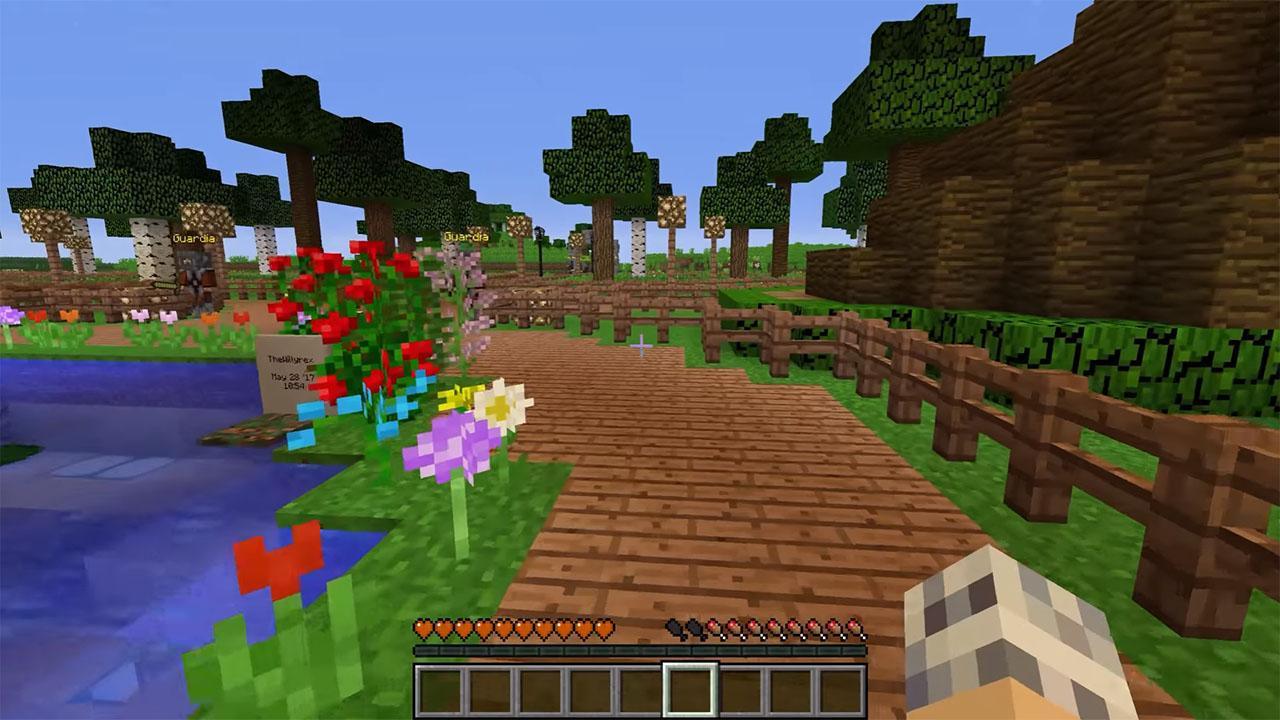
Task: Click the green experience bar
Action: point(640,650)
